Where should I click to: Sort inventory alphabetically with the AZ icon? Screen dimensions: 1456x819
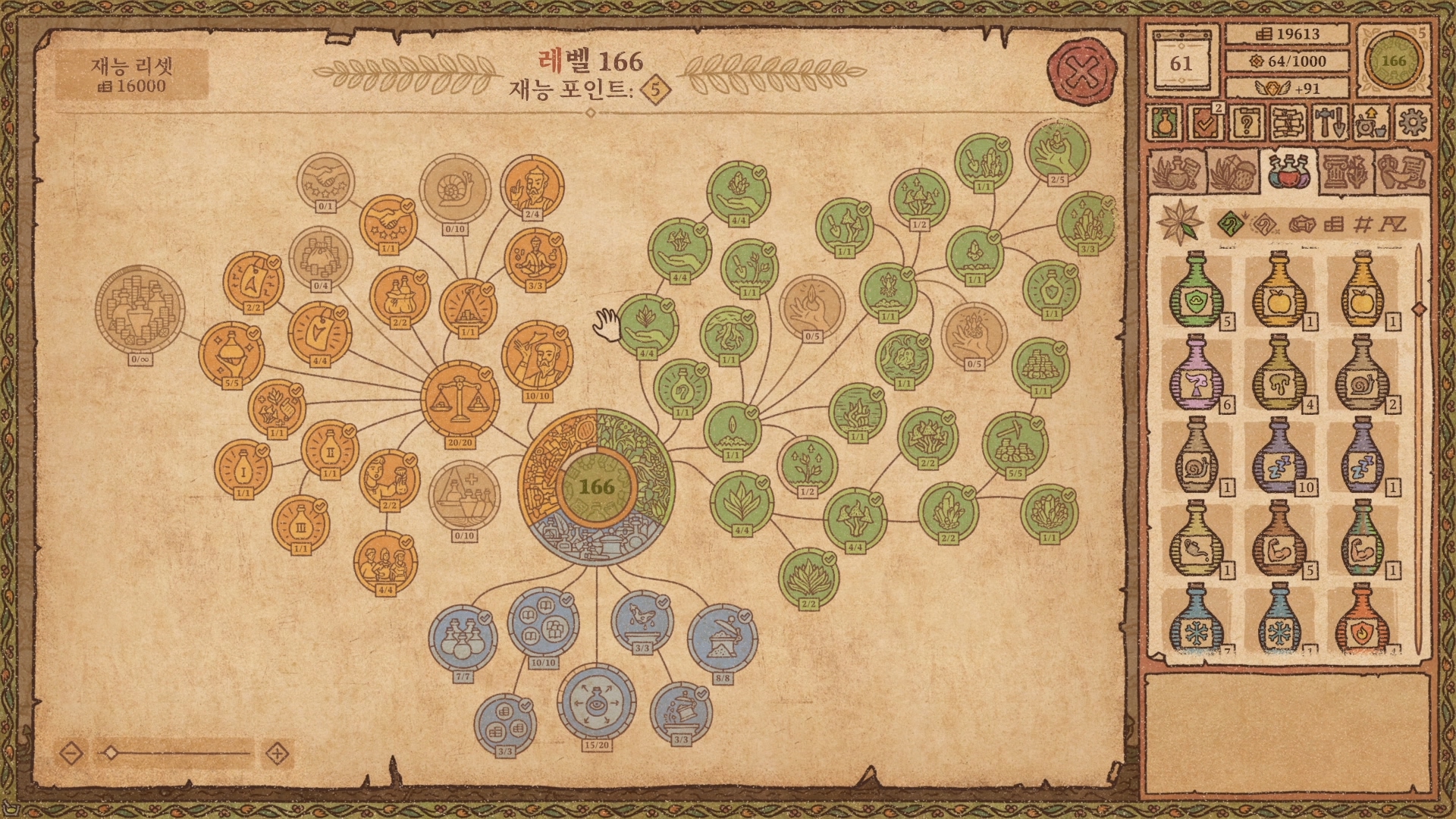pos(1392,224)
